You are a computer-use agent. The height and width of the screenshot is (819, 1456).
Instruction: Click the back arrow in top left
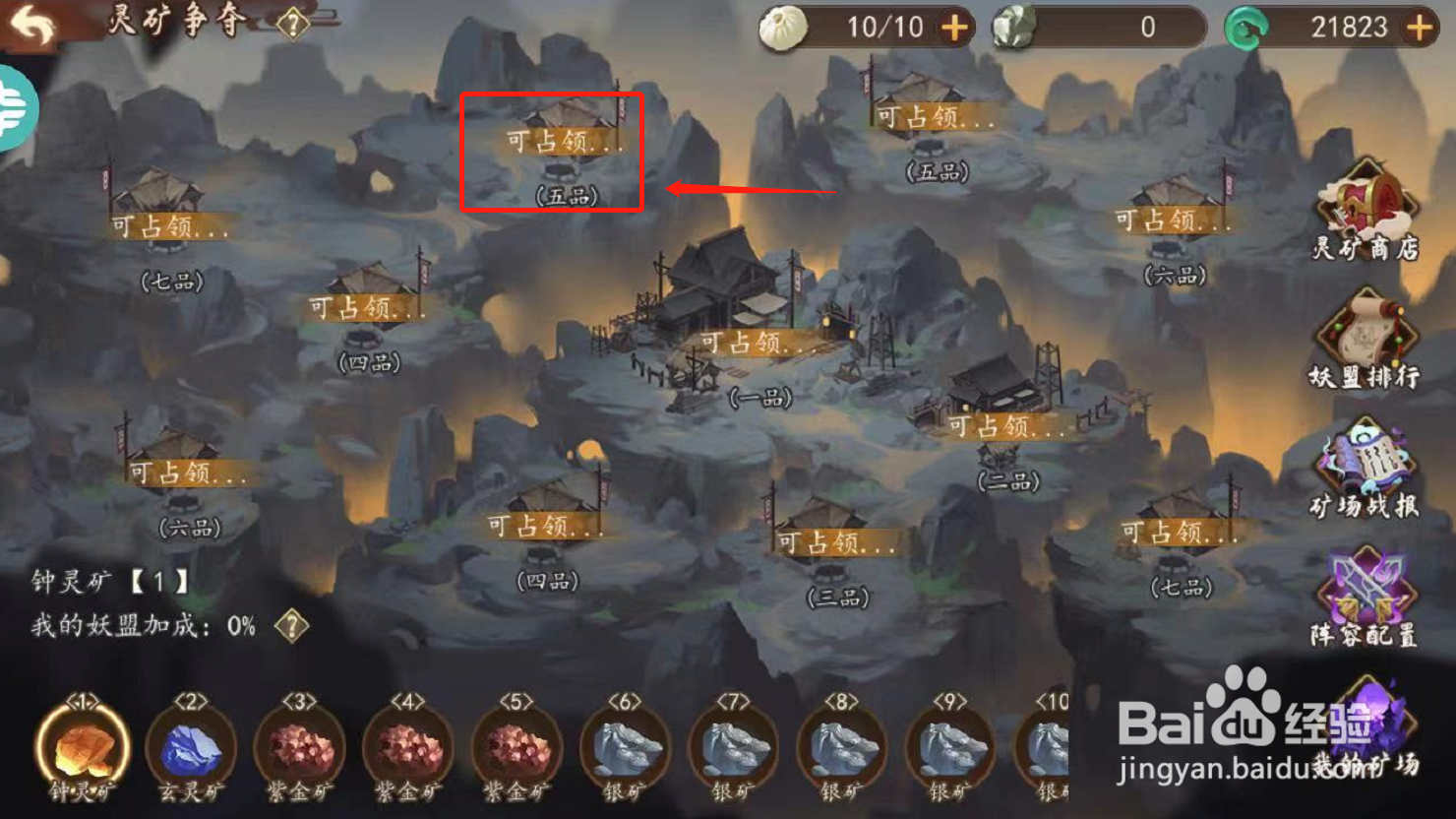[x=33, y=23]
